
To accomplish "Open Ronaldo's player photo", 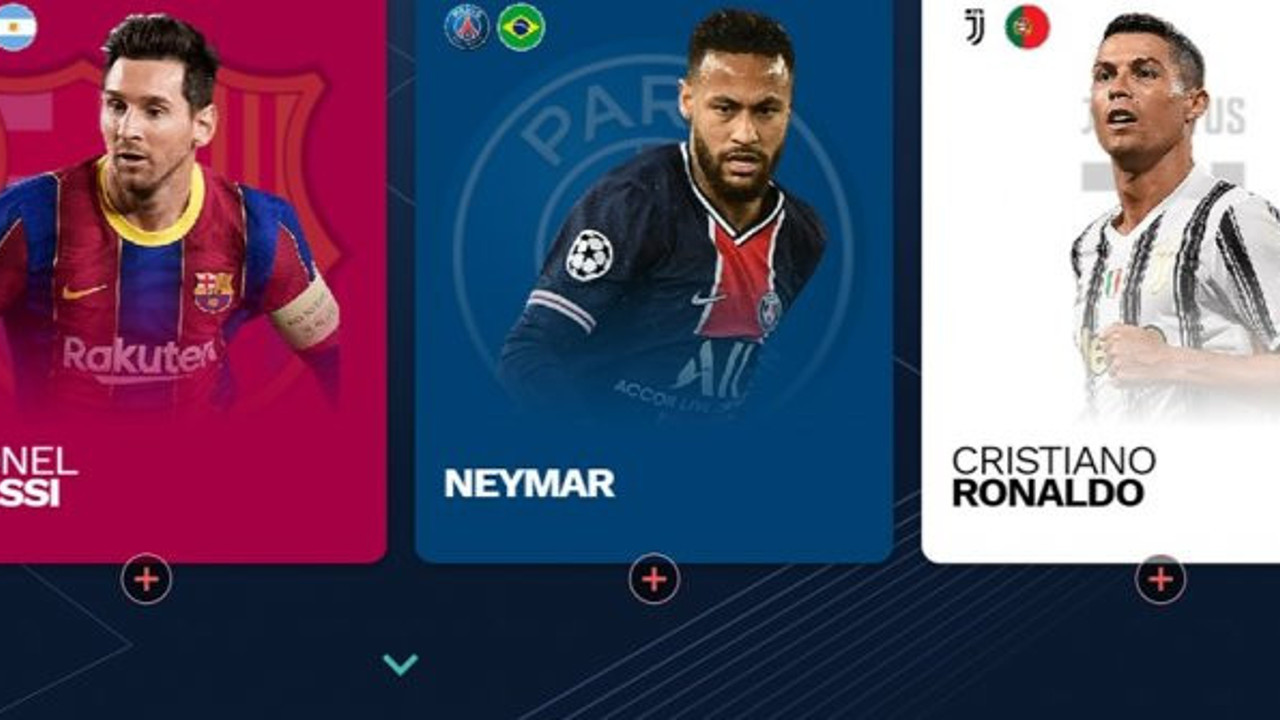I will [x=1150, y=220].
